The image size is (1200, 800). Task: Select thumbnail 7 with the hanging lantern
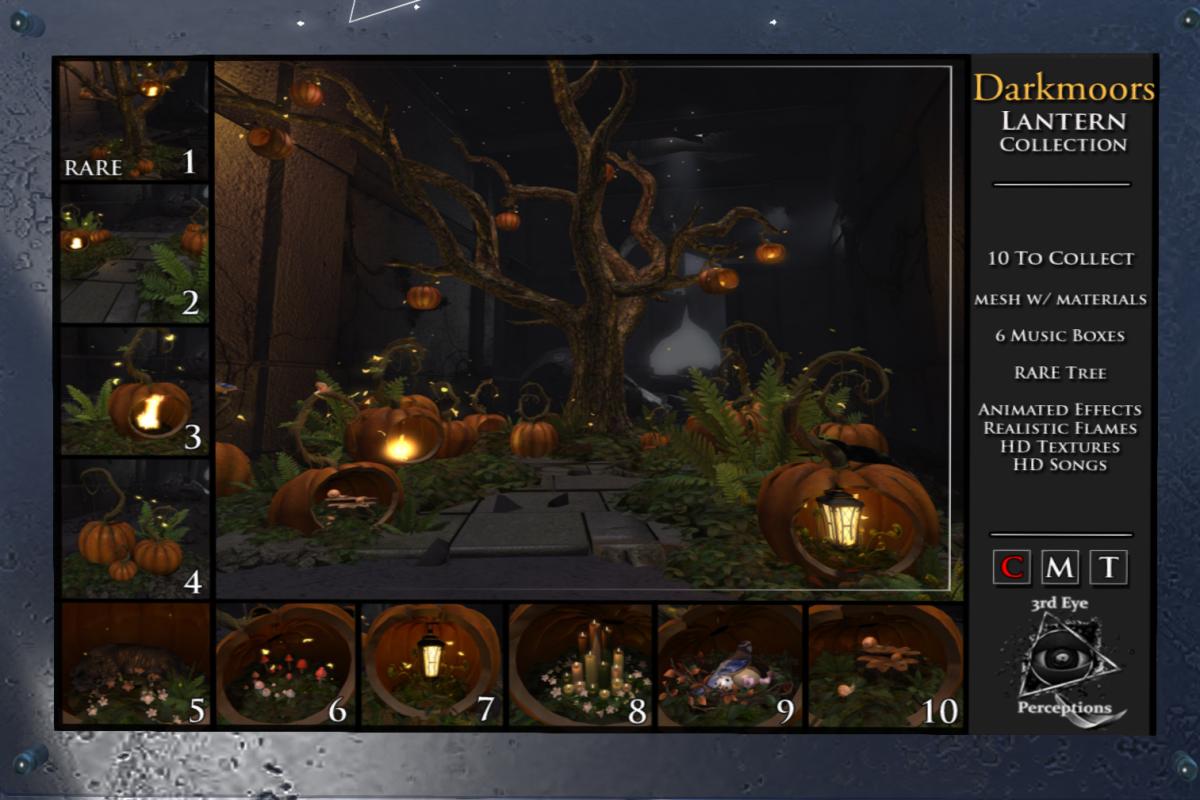click(x=432, y=664)
